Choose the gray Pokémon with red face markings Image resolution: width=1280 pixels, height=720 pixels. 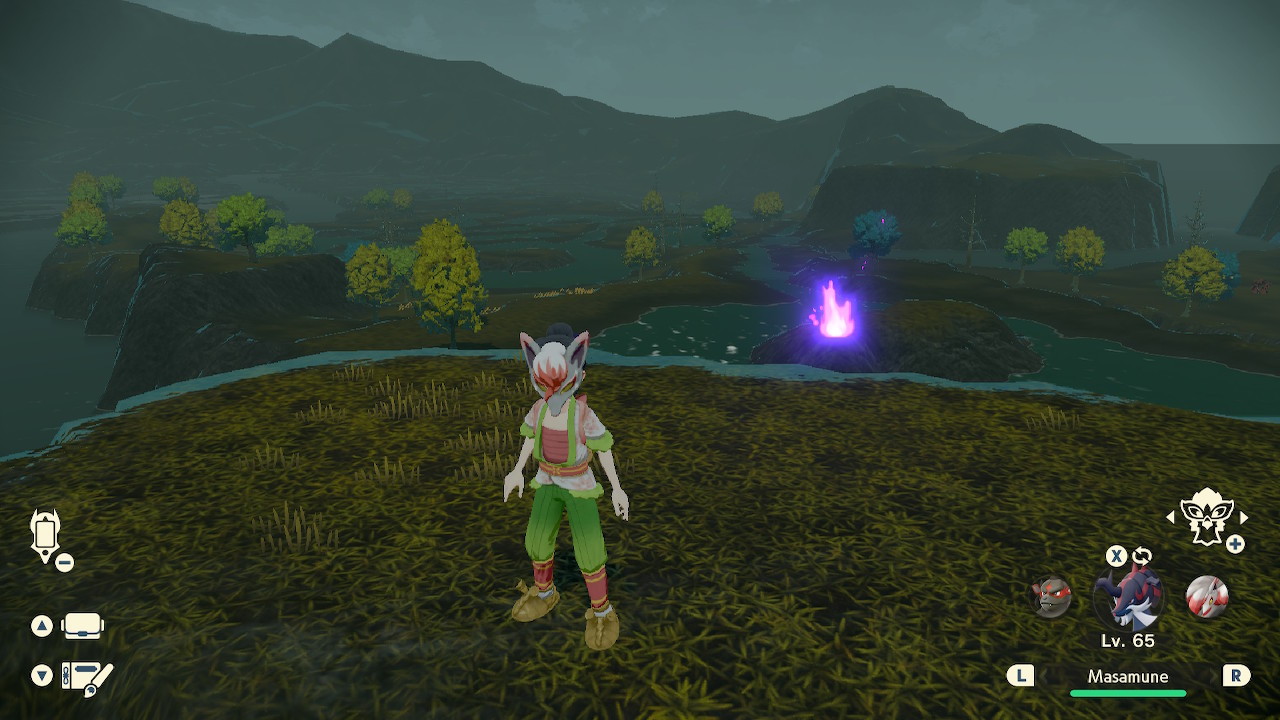click(x=1051, y=597)
